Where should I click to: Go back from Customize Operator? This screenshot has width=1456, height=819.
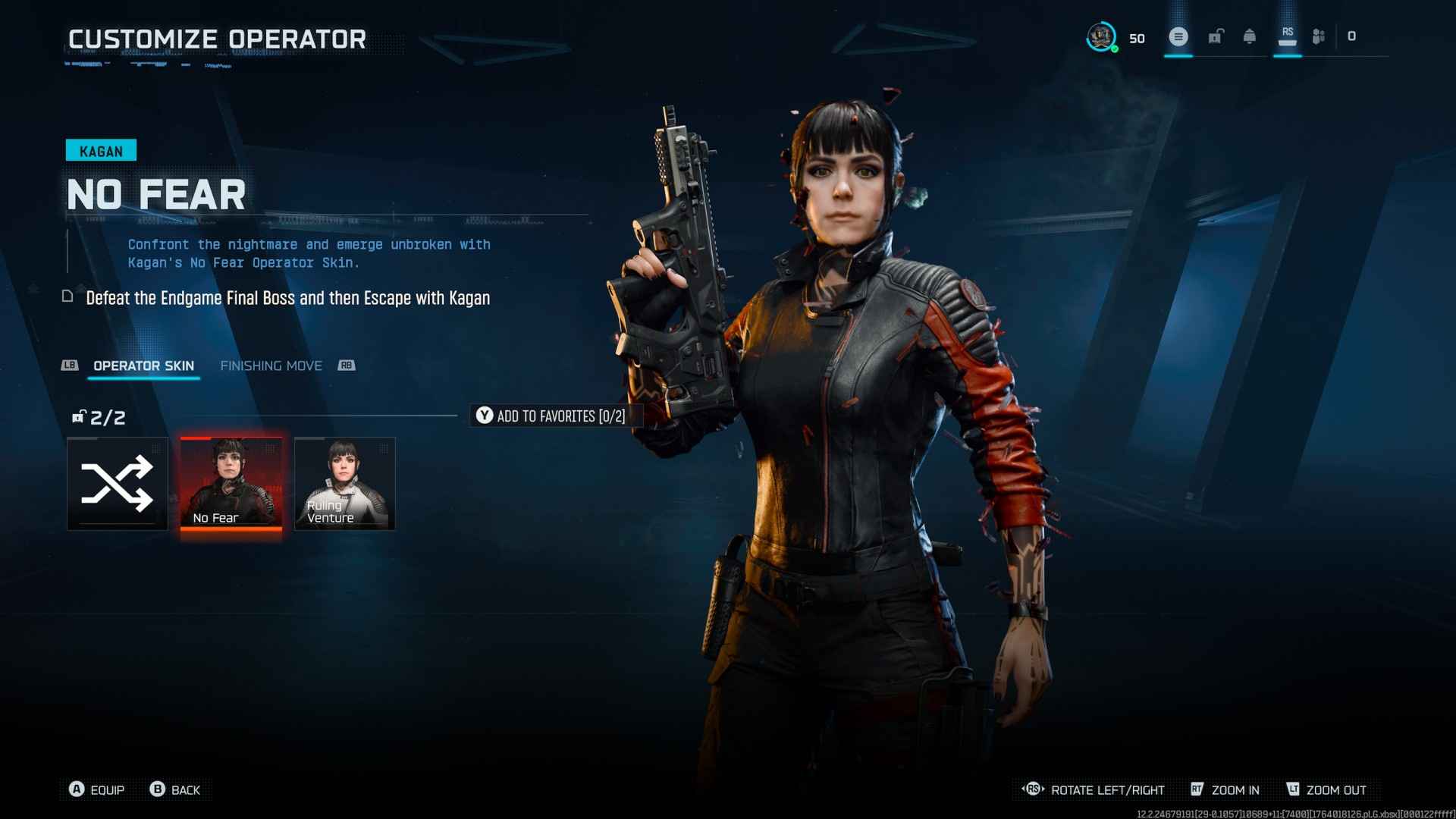coord(175,789)
